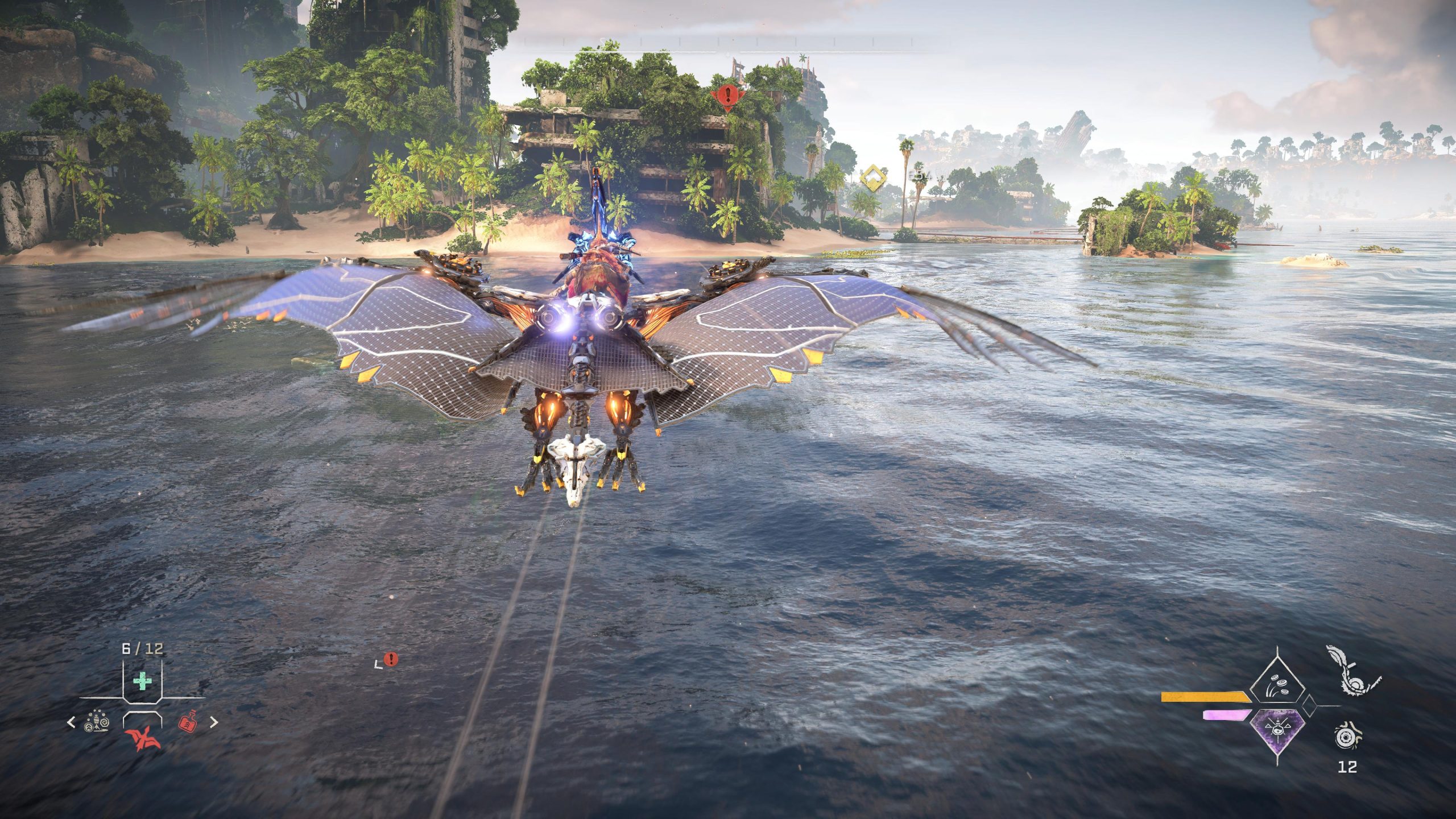Viewport: 1456px width, 819px height.
Task: Select the health potion flask icon
Action: [x=188, y=723]
